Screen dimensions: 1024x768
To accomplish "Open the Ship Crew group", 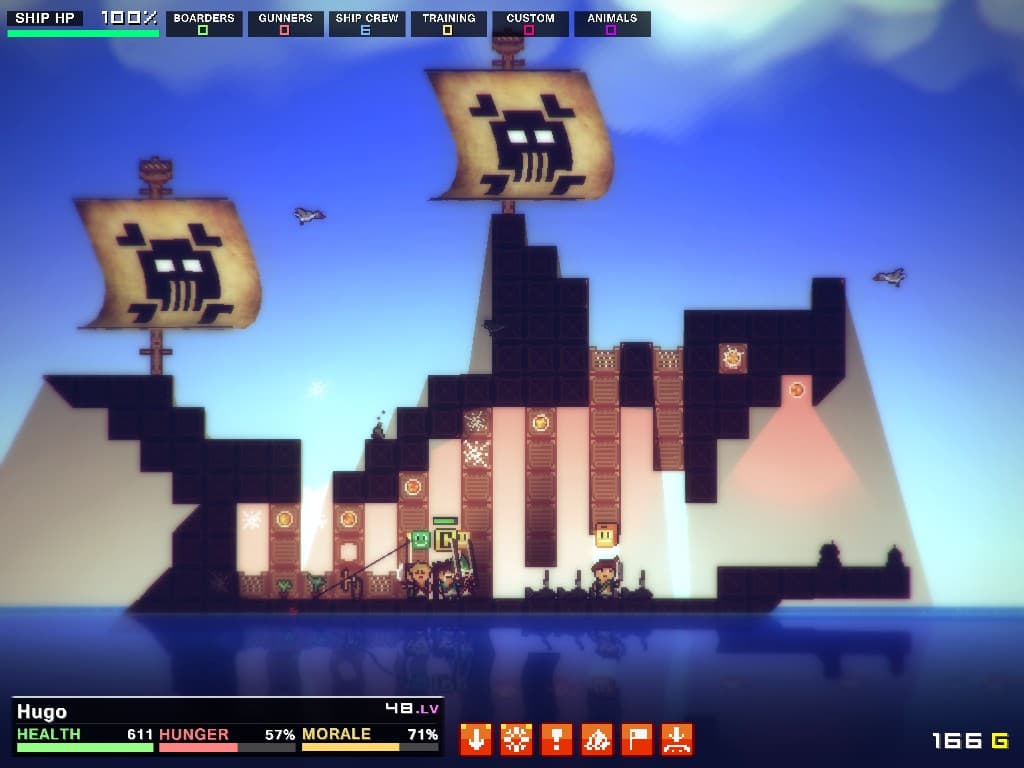I will [x=367, y=23].
